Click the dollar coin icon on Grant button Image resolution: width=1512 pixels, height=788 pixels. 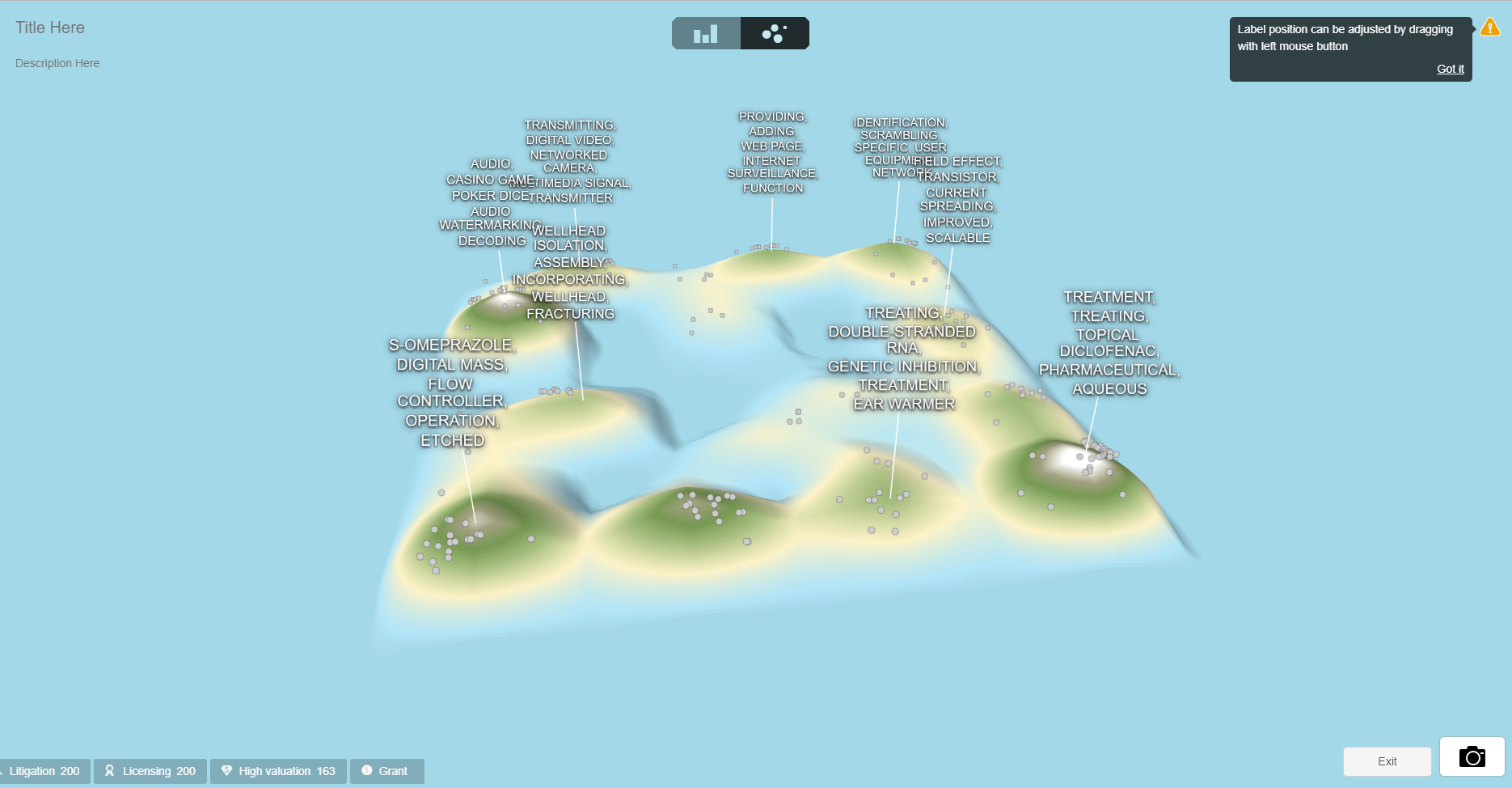coord(366,771)
